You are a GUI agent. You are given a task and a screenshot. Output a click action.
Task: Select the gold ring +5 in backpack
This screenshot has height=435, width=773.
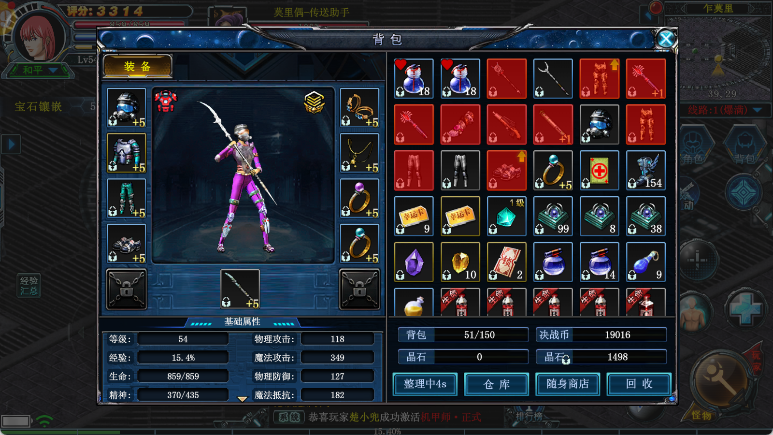point(553,170)
